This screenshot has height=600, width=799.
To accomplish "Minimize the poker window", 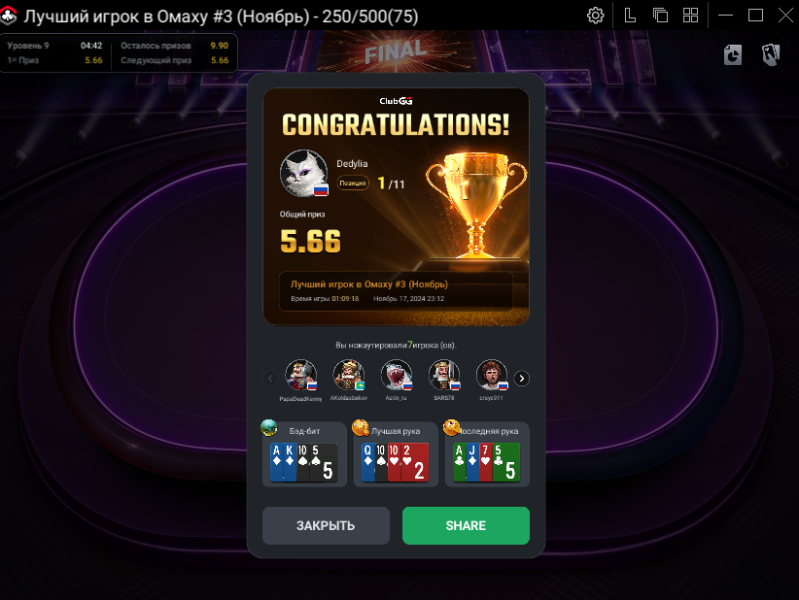I will point(724,15).
